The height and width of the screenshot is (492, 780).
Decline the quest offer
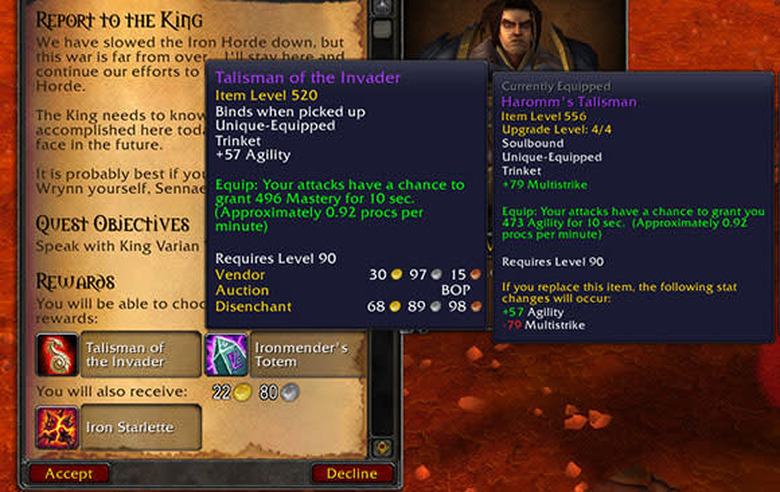352,473
